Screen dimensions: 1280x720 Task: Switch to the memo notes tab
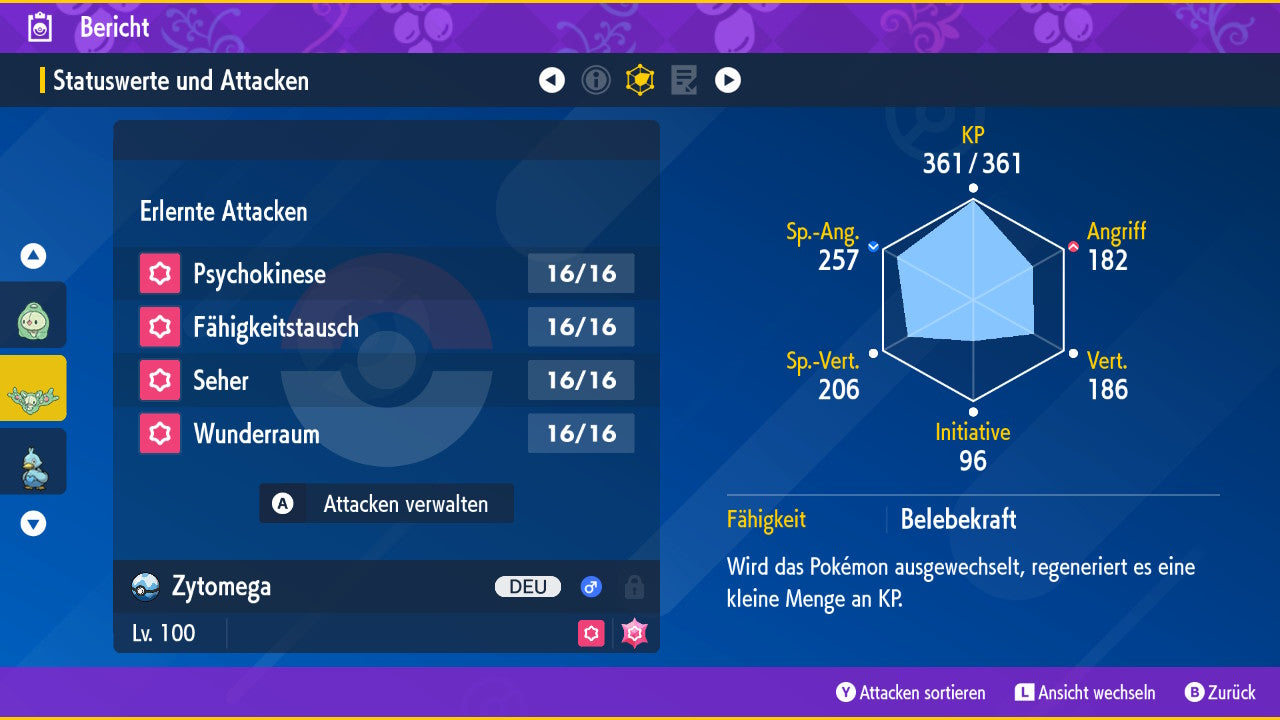(x=684, y=80)
